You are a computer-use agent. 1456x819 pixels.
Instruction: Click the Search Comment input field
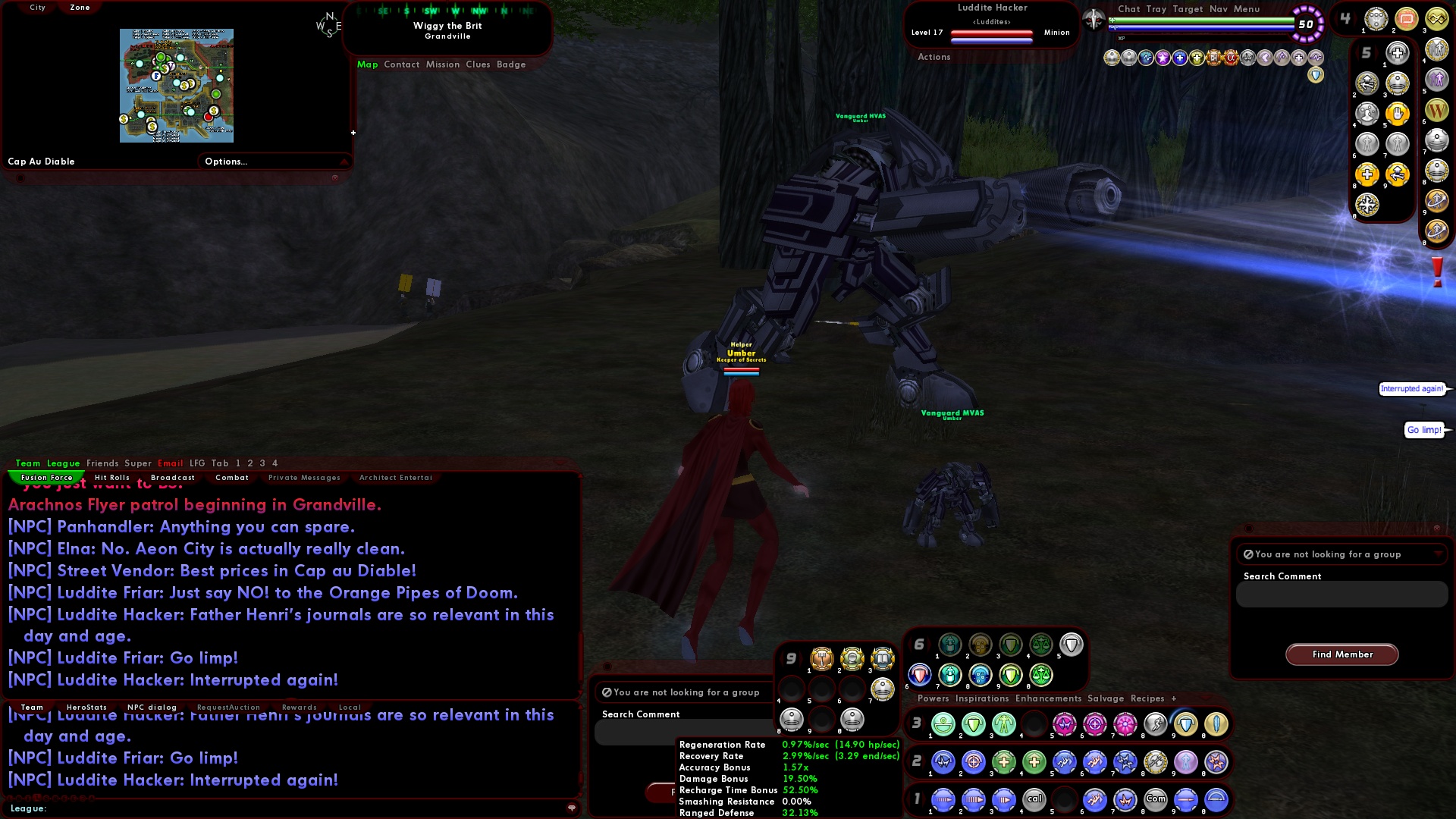pyautogui.click(x=1341, y=595)
